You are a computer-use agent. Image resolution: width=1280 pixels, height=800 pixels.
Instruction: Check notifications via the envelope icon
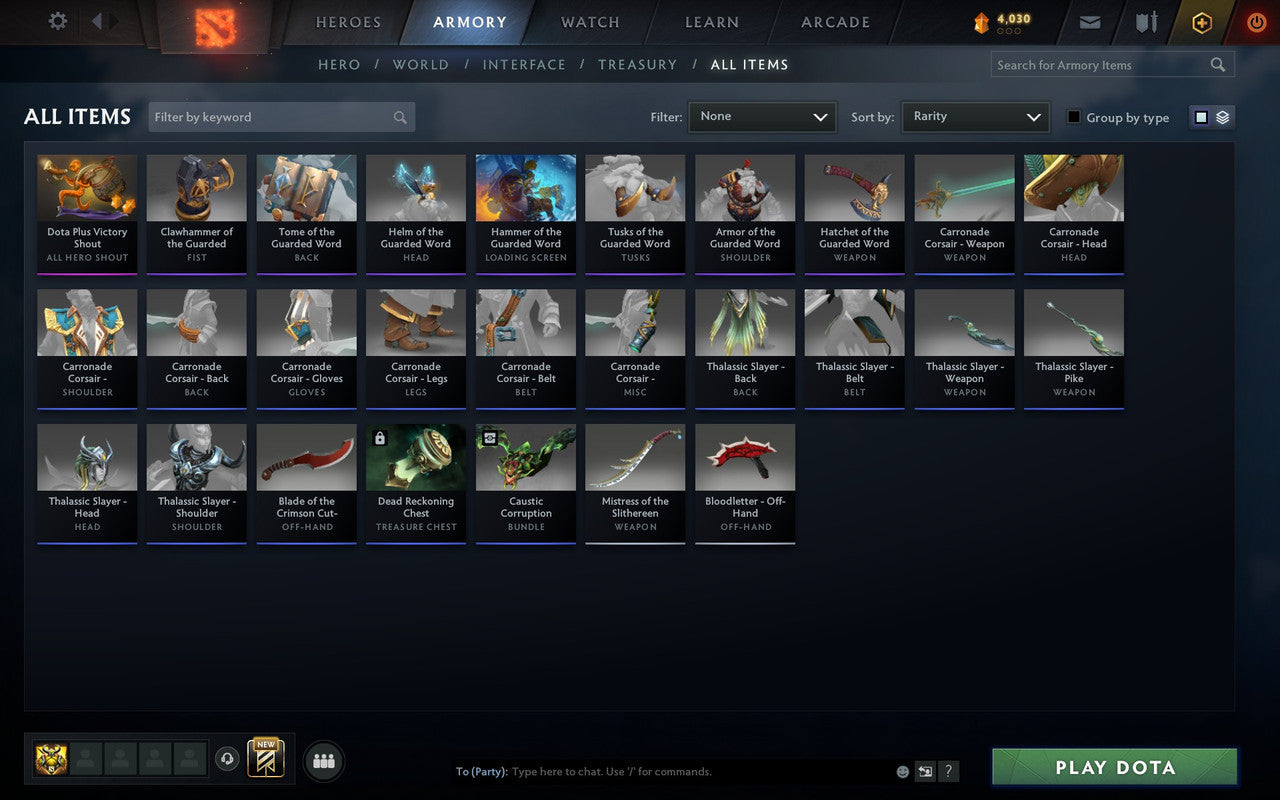[x=1089, y=21]
